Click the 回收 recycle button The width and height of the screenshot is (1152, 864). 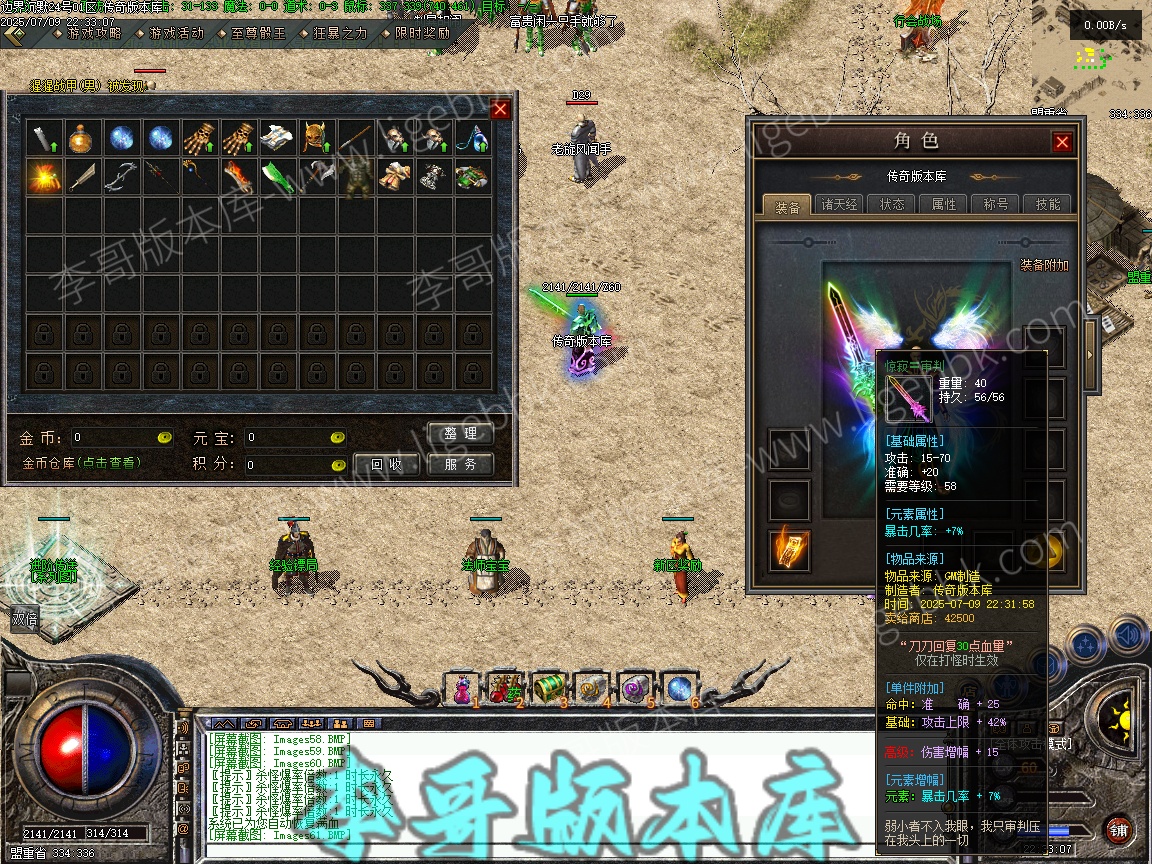387,464
